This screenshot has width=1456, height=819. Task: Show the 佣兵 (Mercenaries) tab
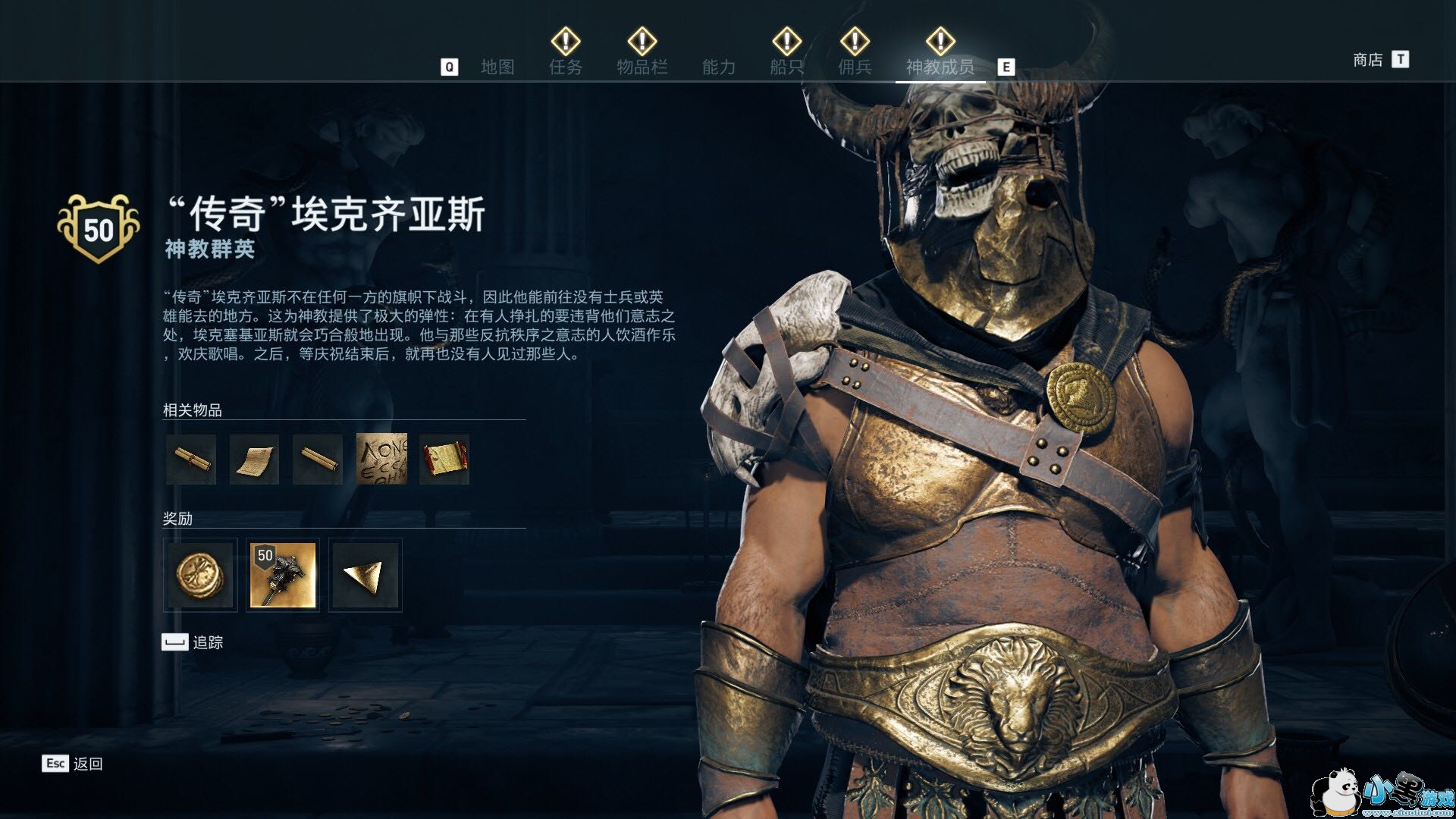pos(855,67)
